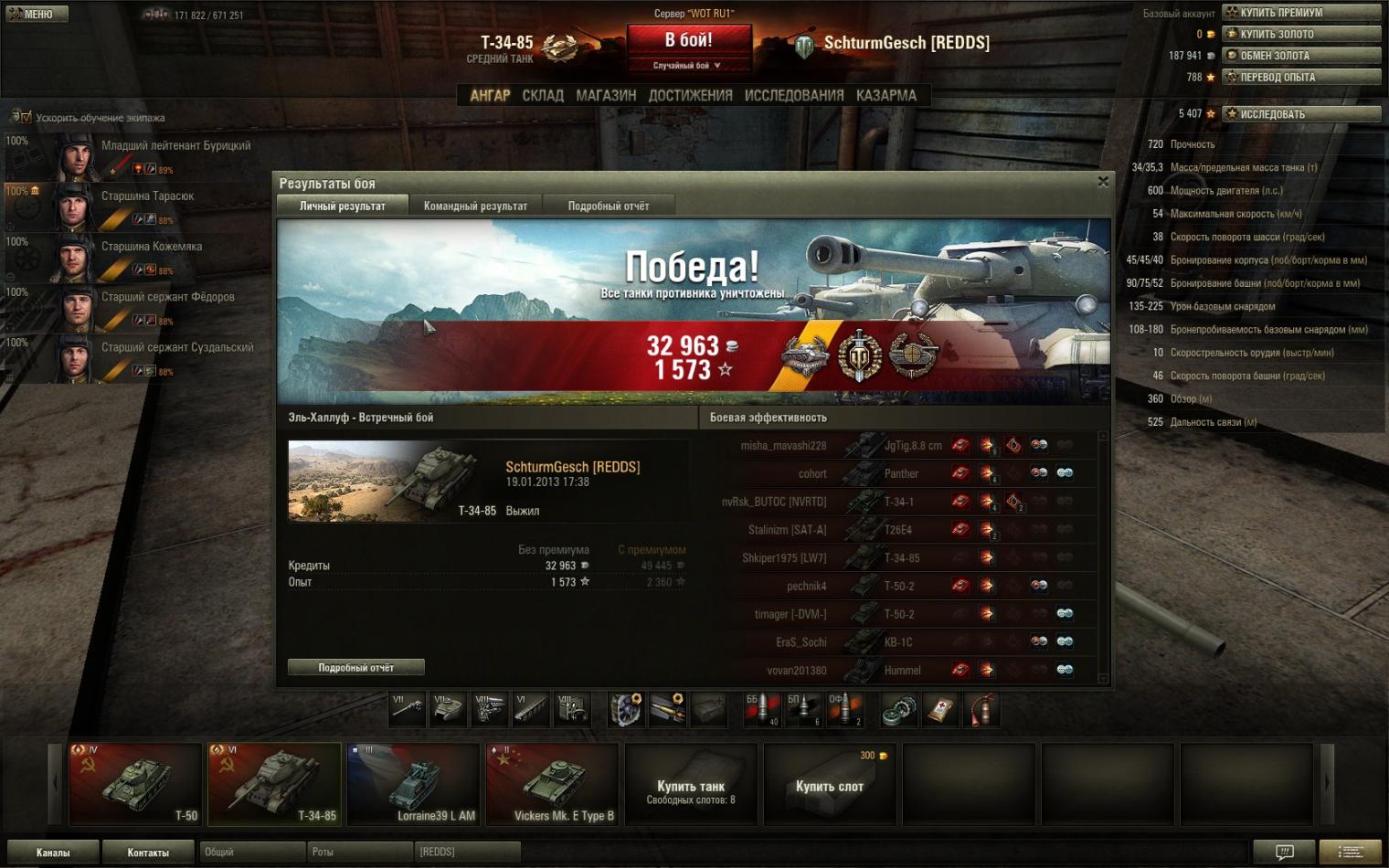Select the Т-50 tank in carousel
This screenshot has height=868, width=1389.
135,783
